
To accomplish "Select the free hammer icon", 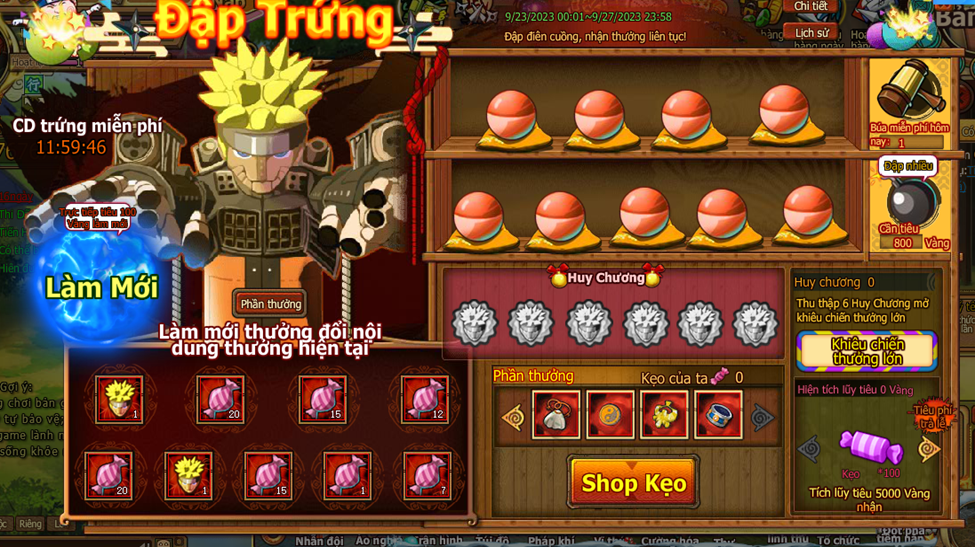I will [906, 91].
